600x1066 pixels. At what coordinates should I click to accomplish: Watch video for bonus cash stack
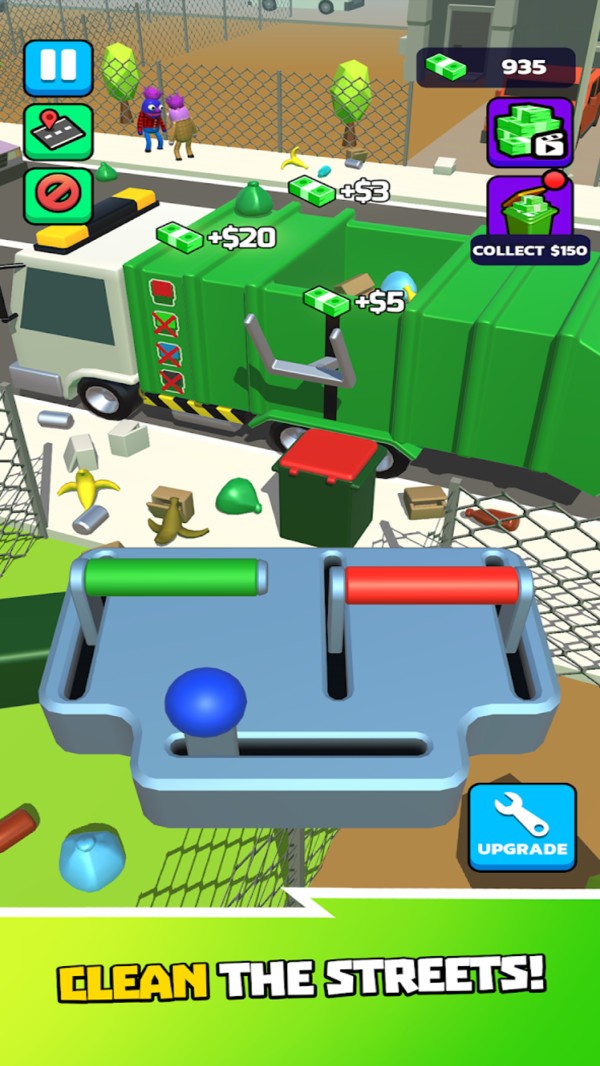pos(530,132)
